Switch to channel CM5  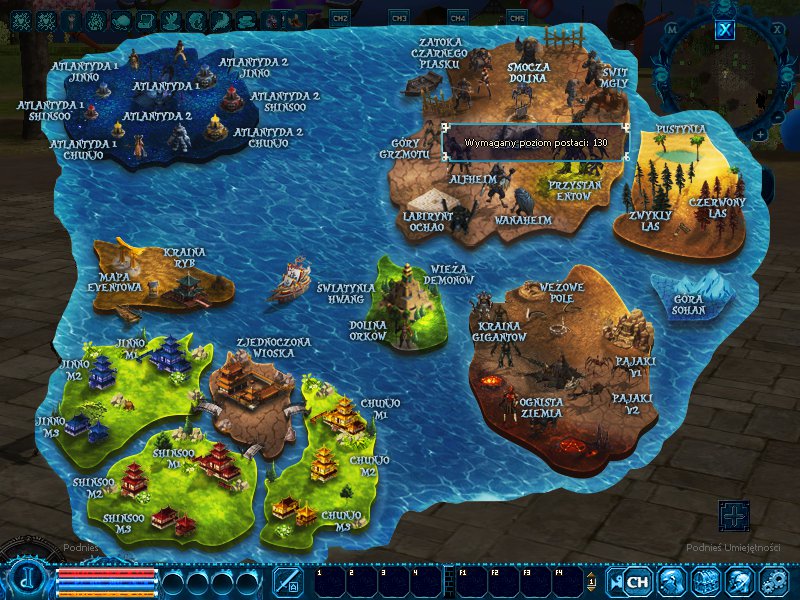click(x=517, y=18)
